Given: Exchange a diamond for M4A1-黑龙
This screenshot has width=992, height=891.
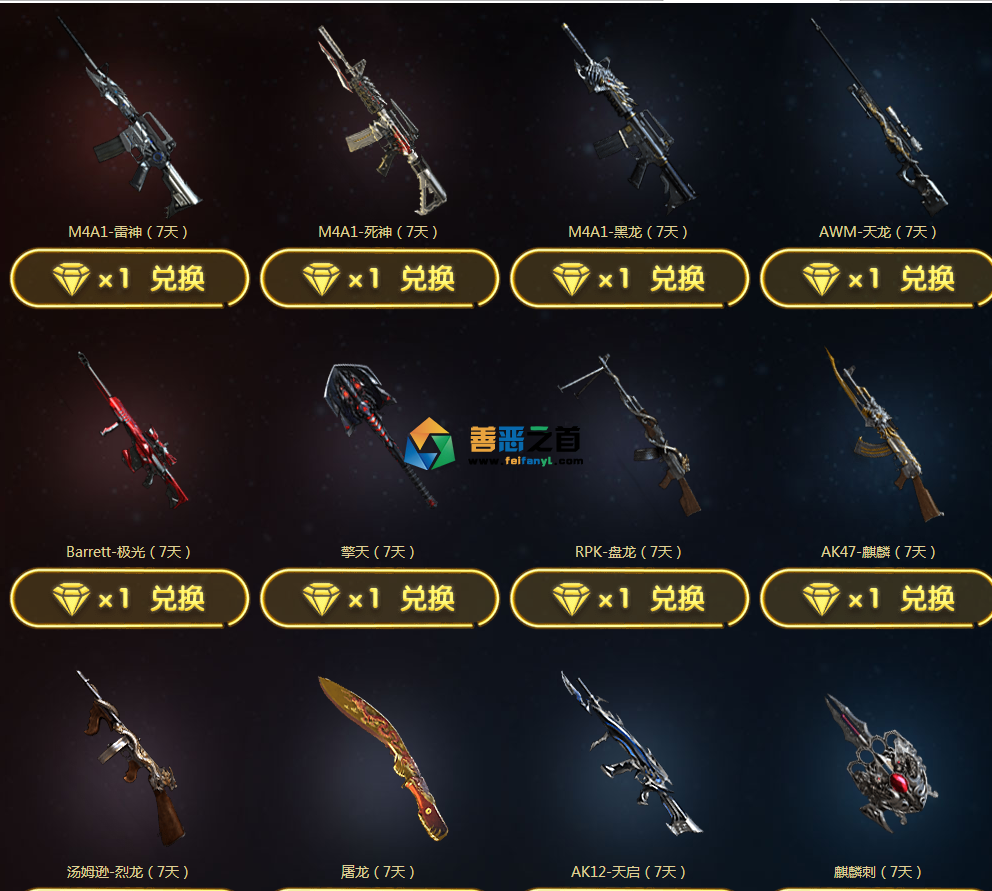Looking at the screenshot, I should (x=629, y=278).
